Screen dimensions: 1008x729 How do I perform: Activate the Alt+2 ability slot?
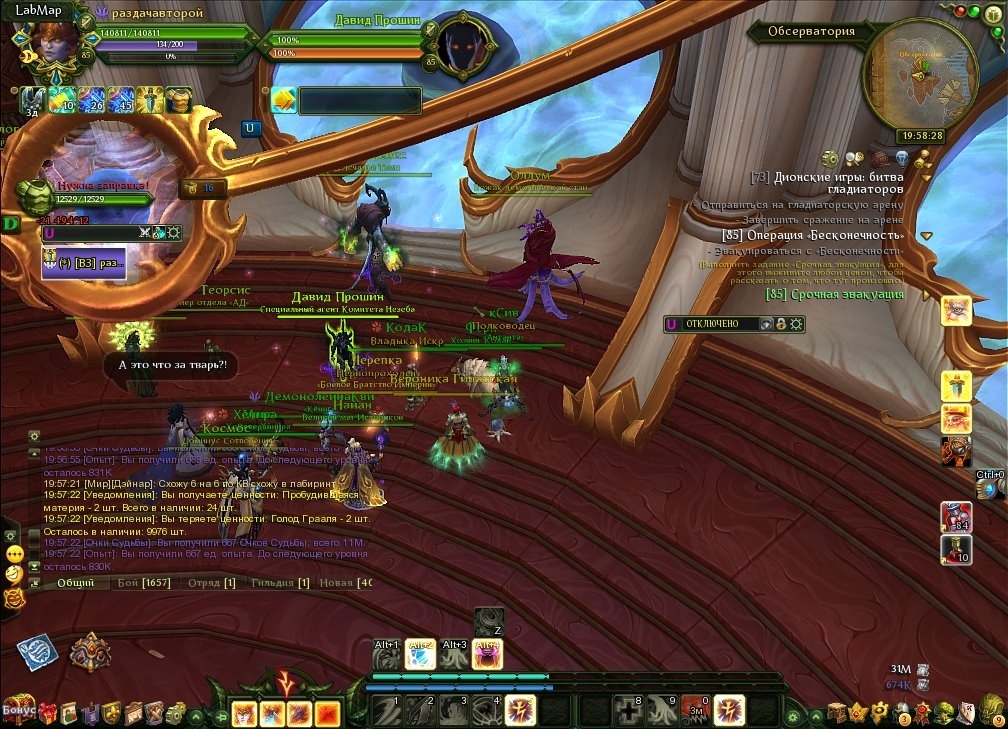tap(419, 654)
